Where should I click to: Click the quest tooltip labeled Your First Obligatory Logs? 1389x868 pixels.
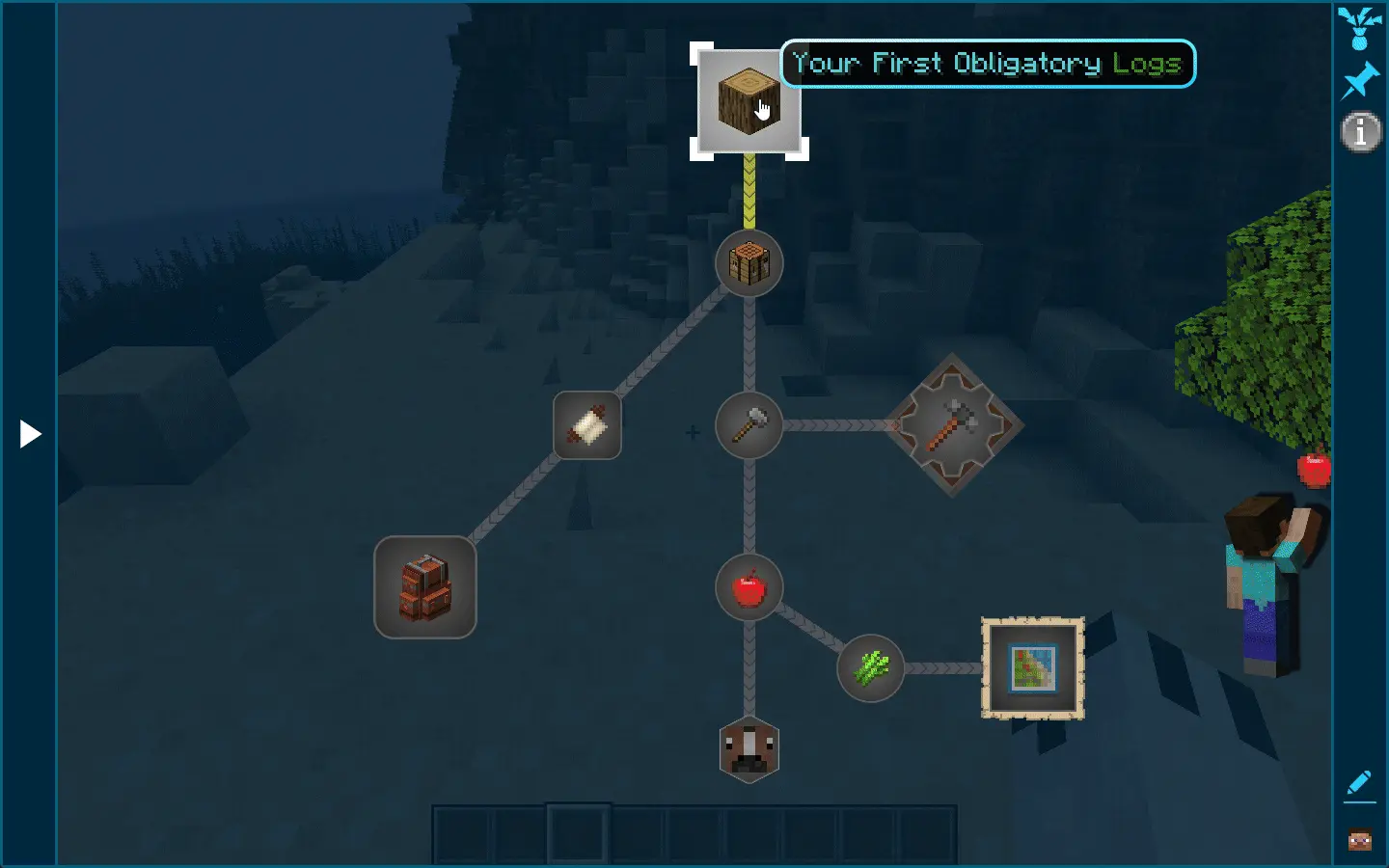point(987,64)
